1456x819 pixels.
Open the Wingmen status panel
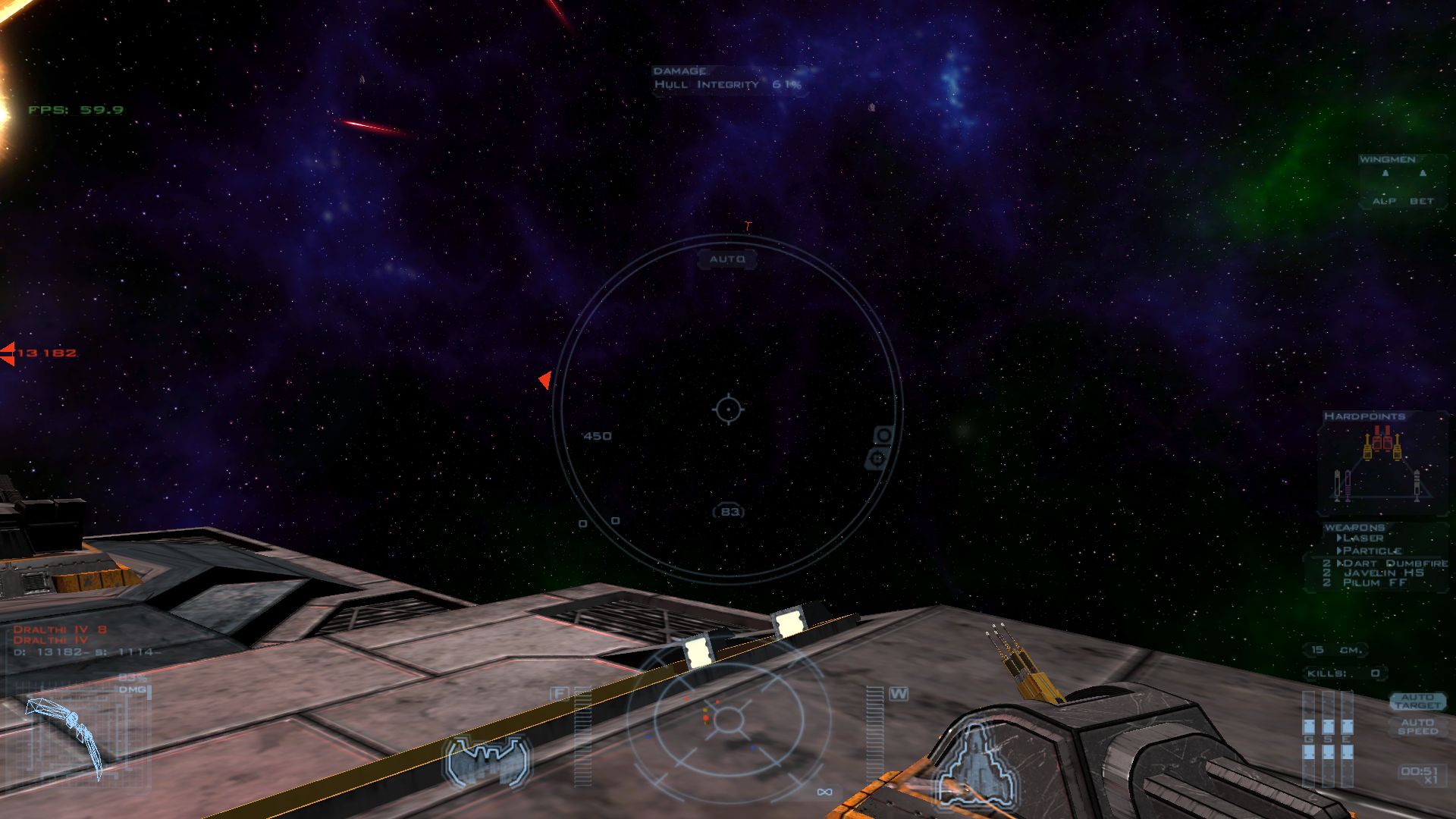click(1401, 181)
